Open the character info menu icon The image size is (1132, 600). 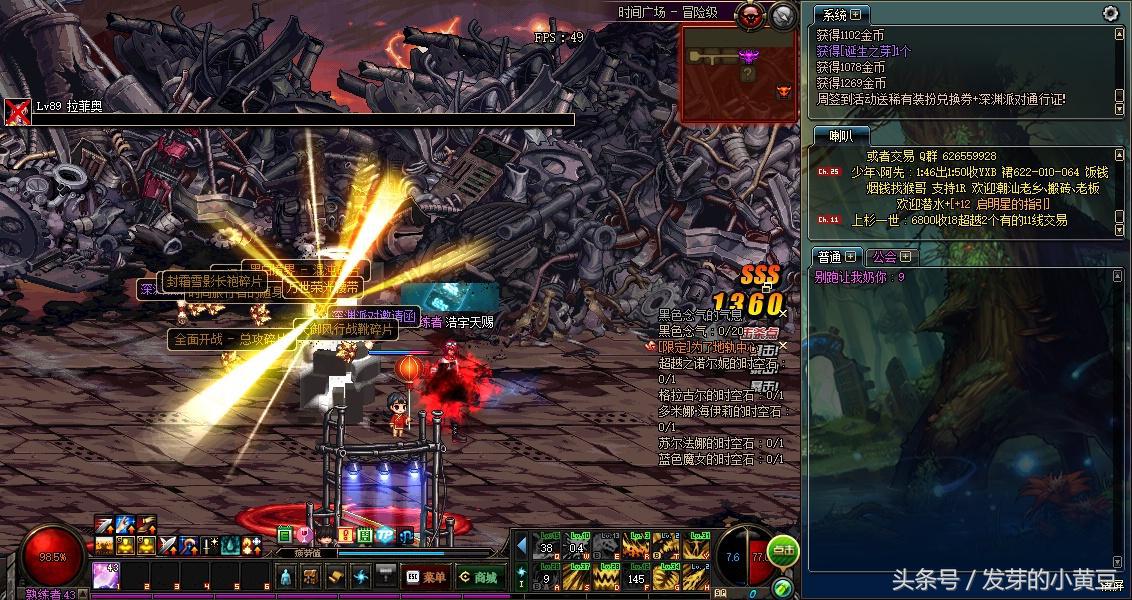coord(285,576)
